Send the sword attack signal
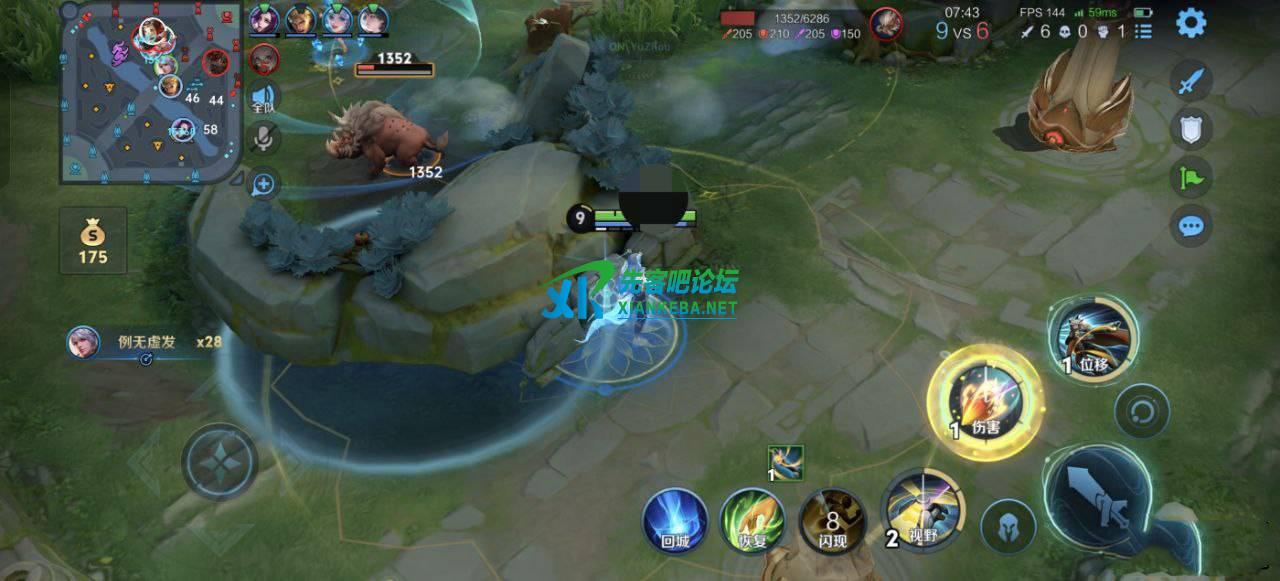This screenshot has height=581, width=1280. pos(1190,81)
